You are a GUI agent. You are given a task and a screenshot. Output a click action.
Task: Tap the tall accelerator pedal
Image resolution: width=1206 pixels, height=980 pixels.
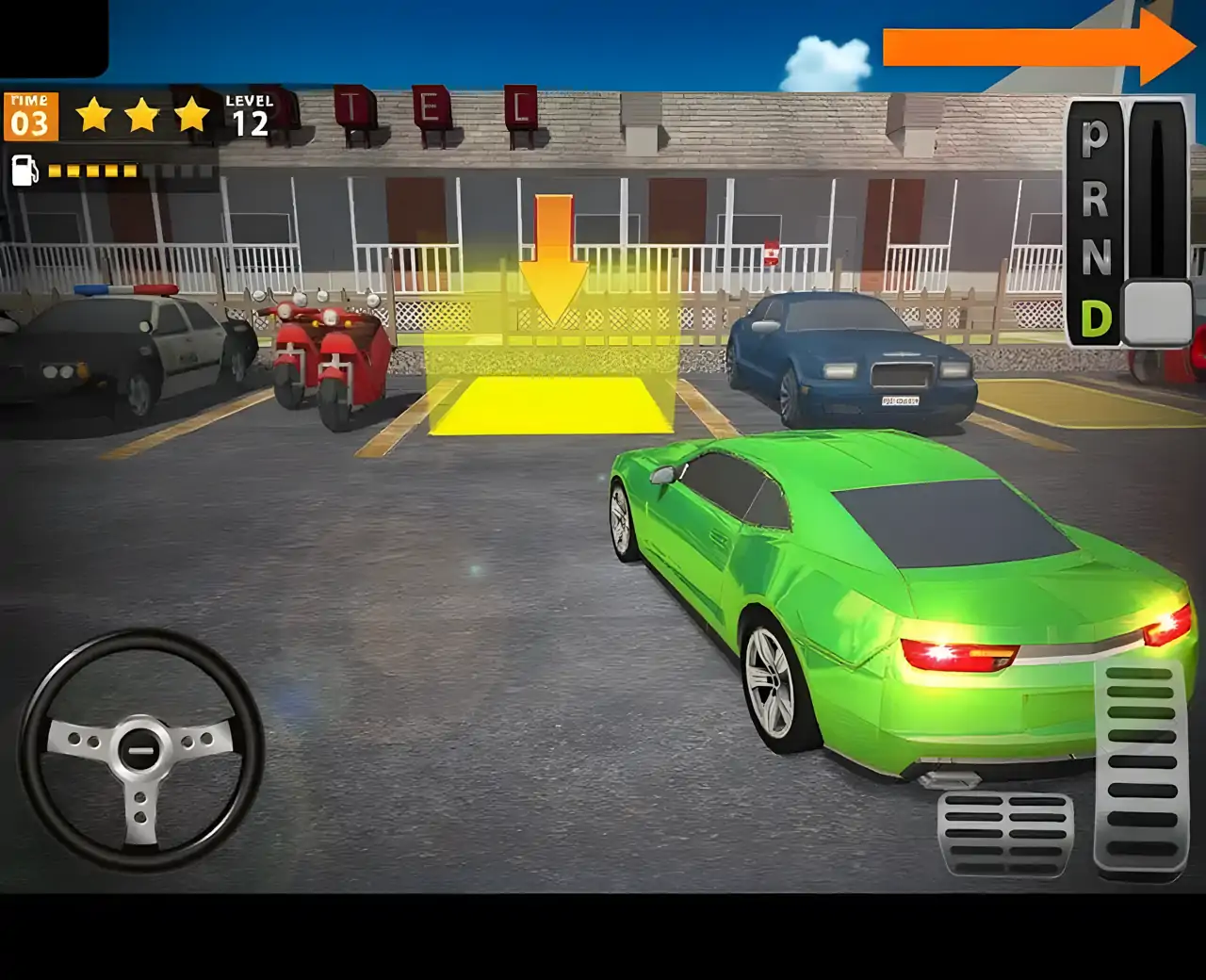1140,770
